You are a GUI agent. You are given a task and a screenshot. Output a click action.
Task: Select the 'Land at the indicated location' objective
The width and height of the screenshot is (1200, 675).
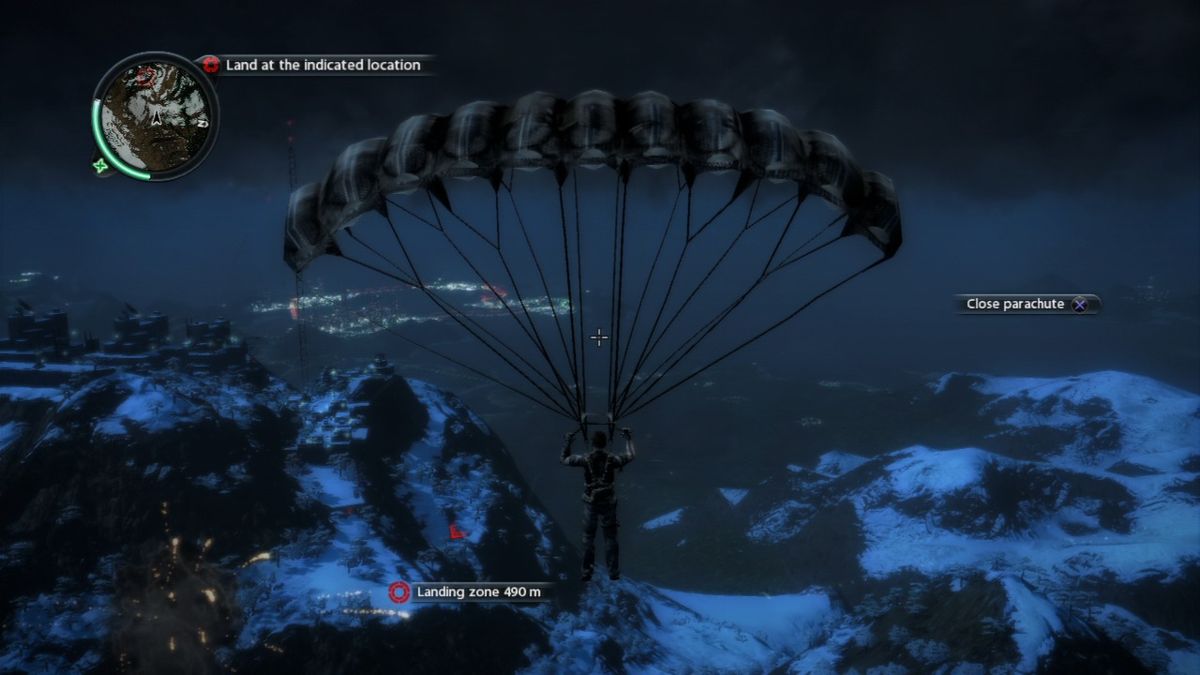click(x=322, y=65)
